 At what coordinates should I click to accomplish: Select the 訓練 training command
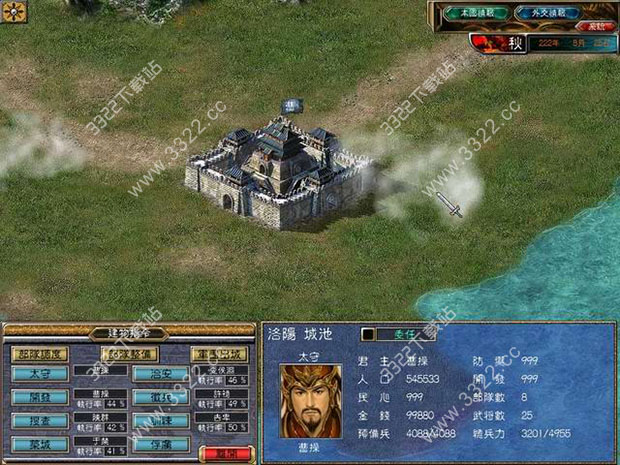point(161,421)
